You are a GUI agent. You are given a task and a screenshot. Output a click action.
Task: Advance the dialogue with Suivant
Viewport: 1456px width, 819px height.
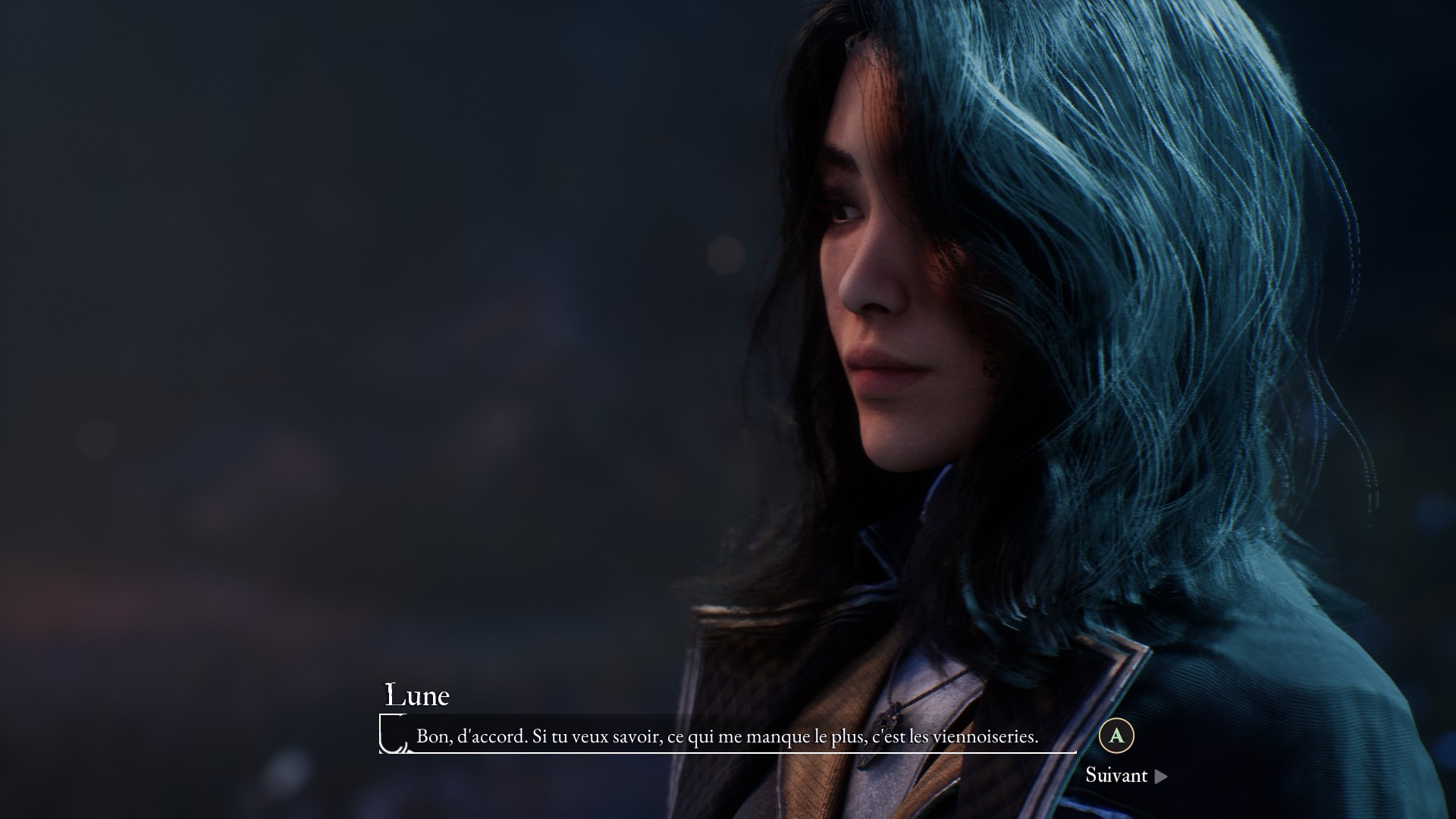point(1125,775)
